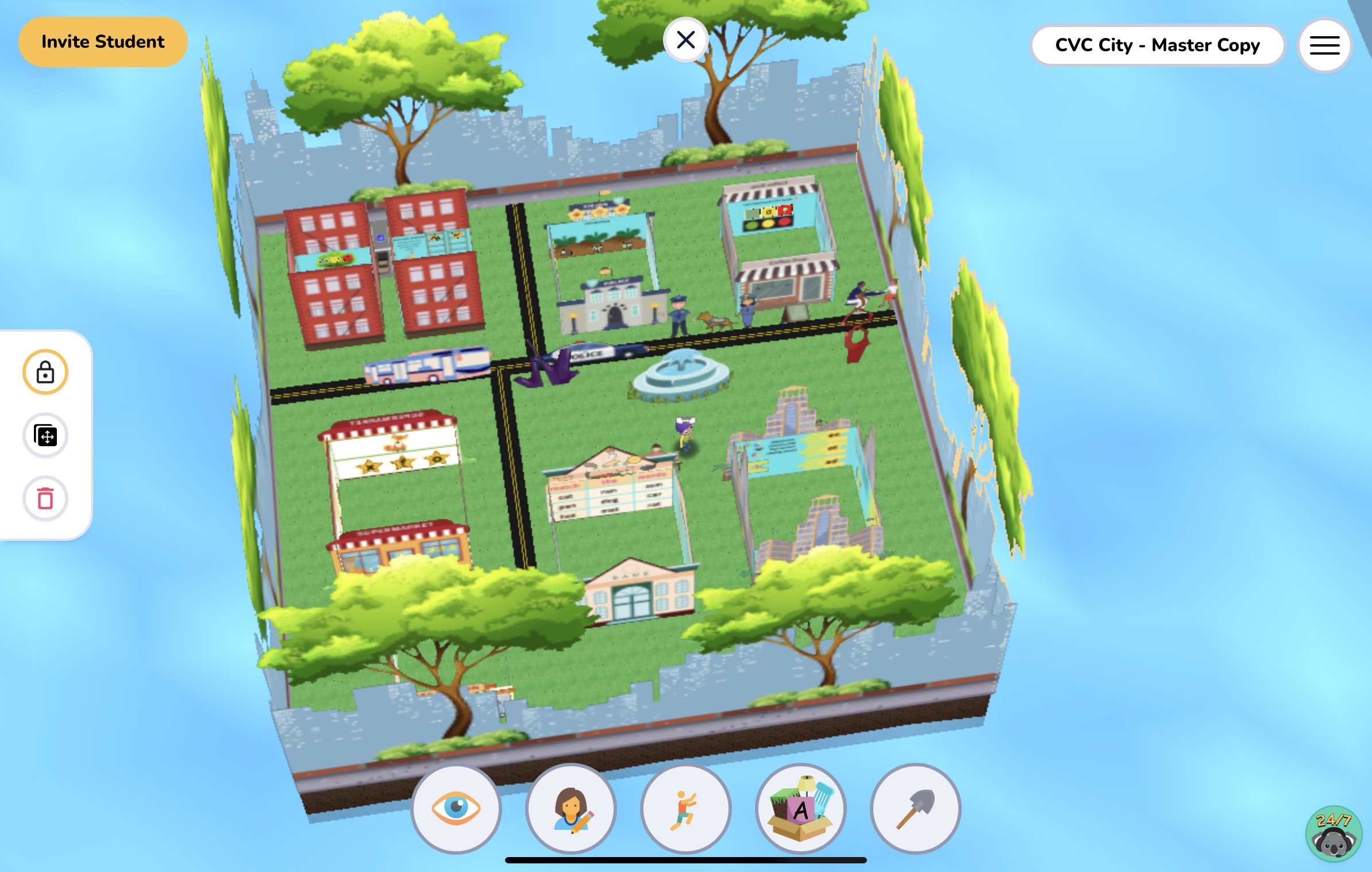1372x872 pixels.
Task: Click the black slider bar below the toolbar
Action: point(685,860)
